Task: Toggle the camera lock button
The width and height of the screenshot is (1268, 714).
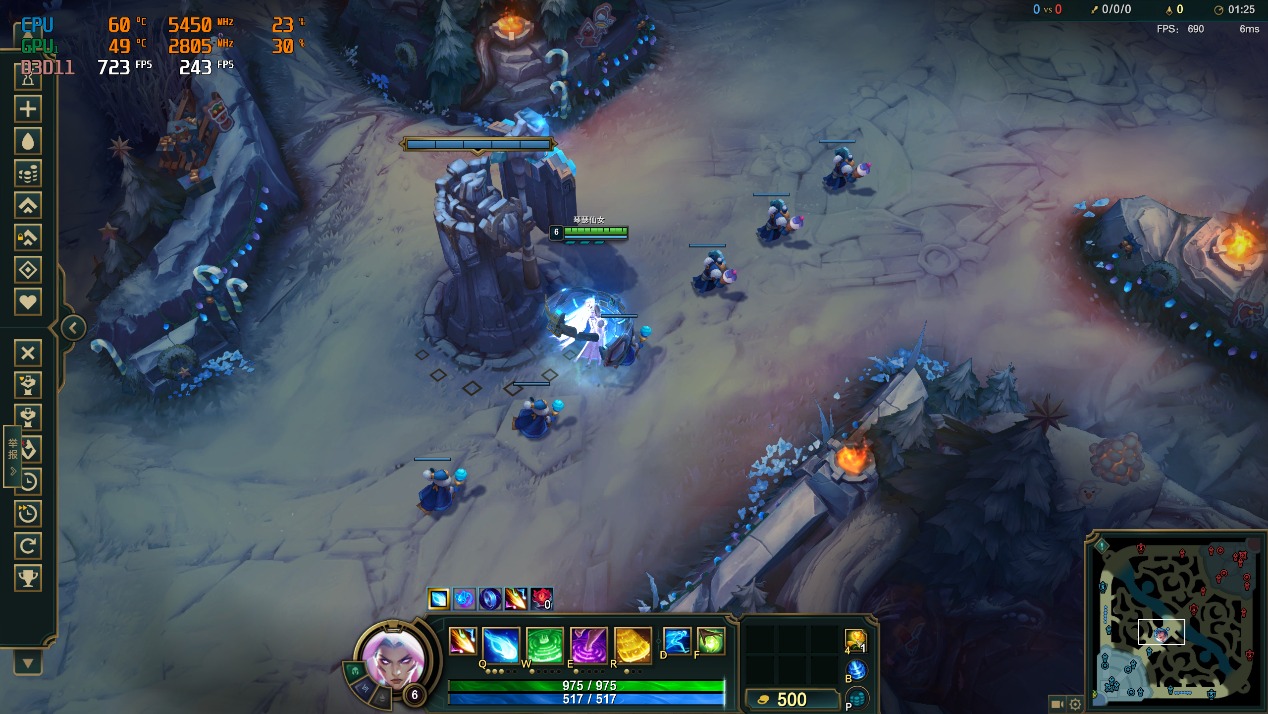Action: click(x=1056, y=704)
